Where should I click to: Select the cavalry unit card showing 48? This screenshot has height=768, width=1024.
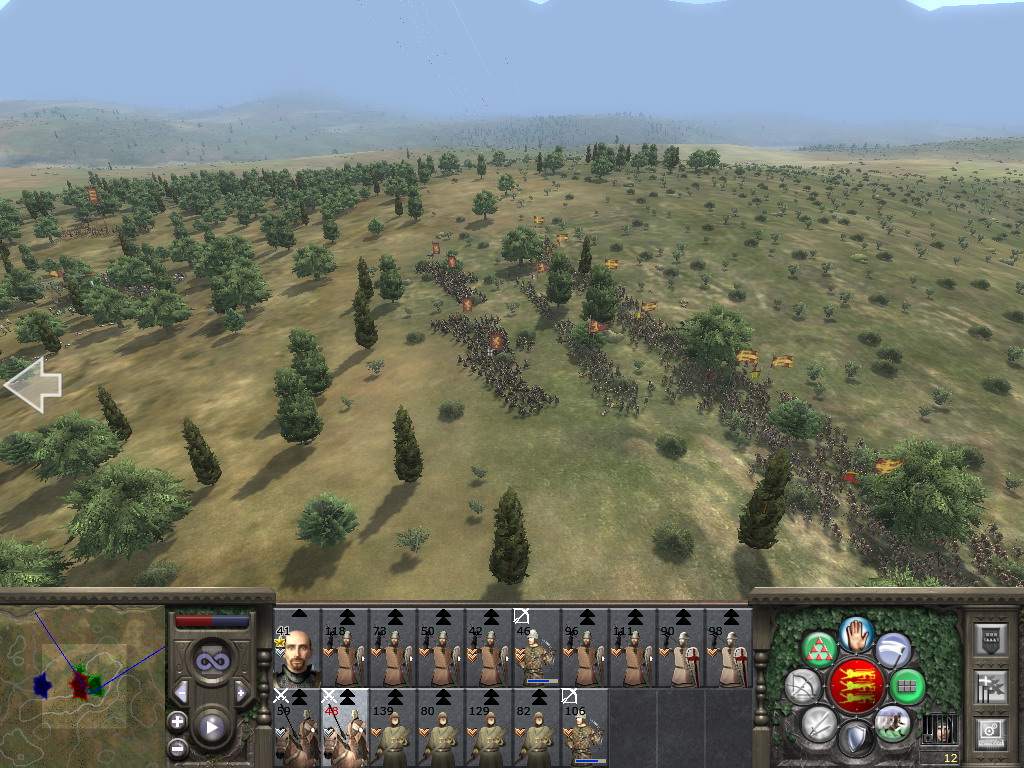click(x=344, y=728)
